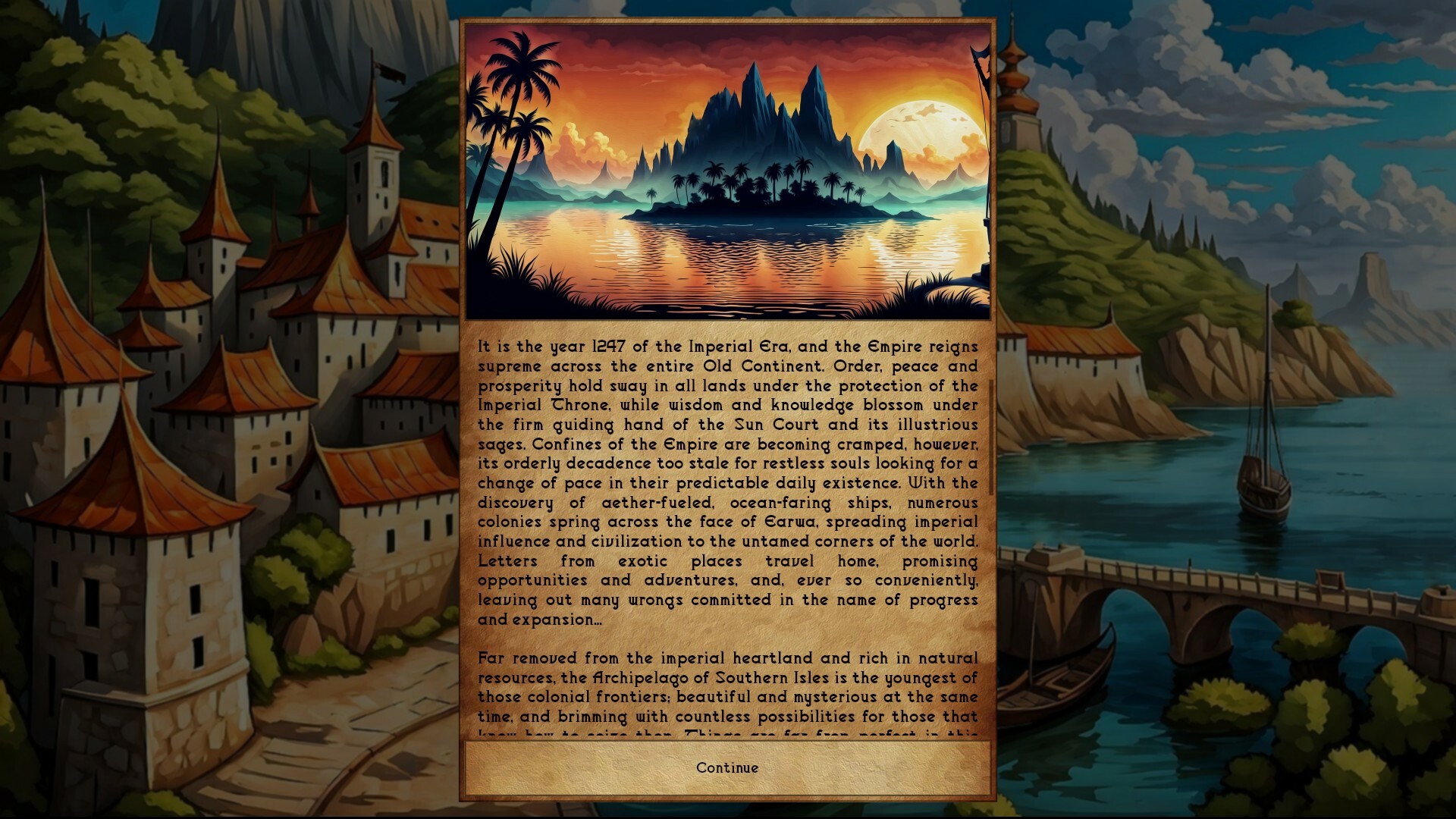Click the Continue button
Screen dimensions: 1456x819
click(726, 767)
